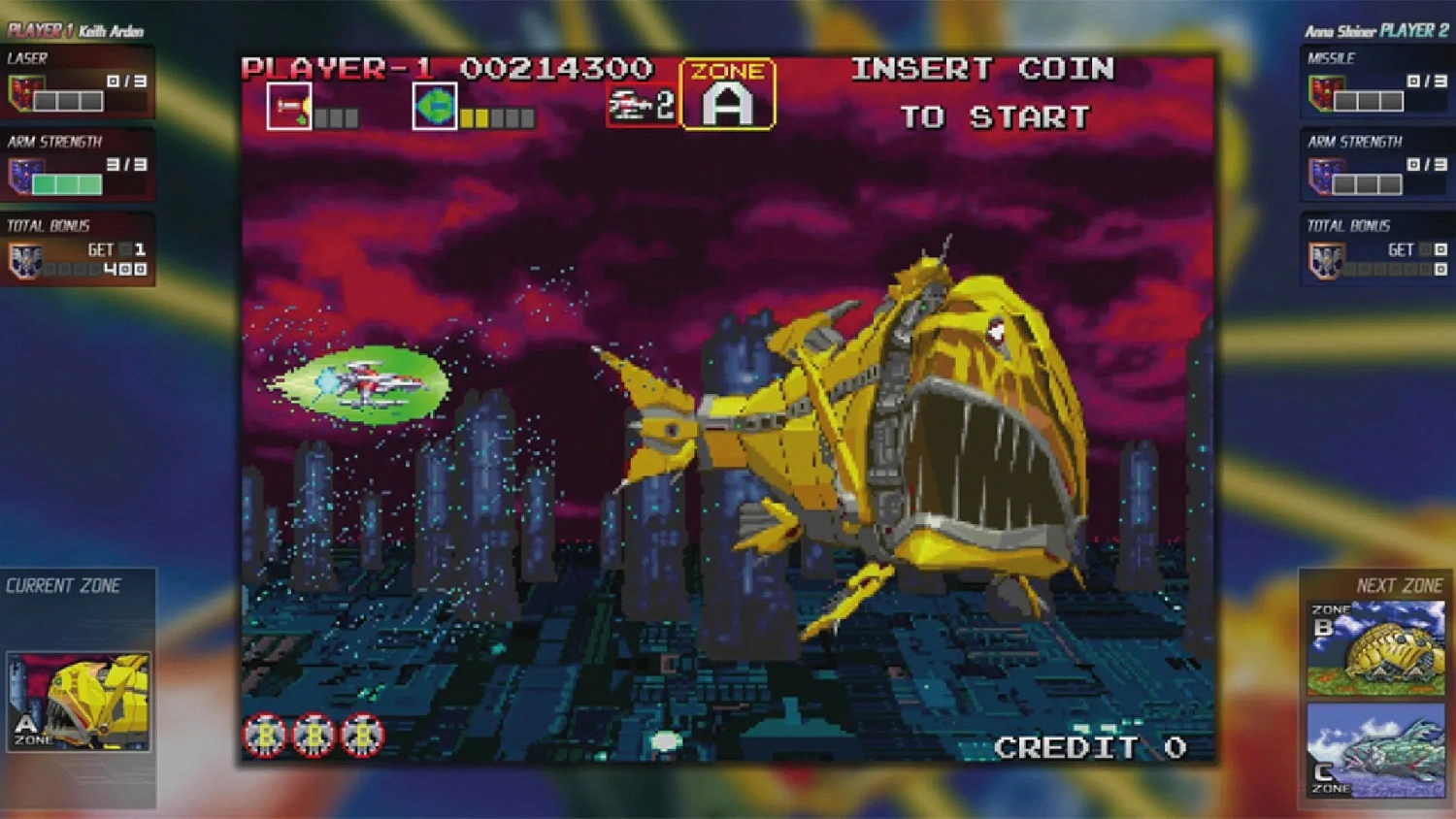This screenshot has height=819, width=1456.
Task: Toggle the first B medal at the bottom
Action: [264, 736]
